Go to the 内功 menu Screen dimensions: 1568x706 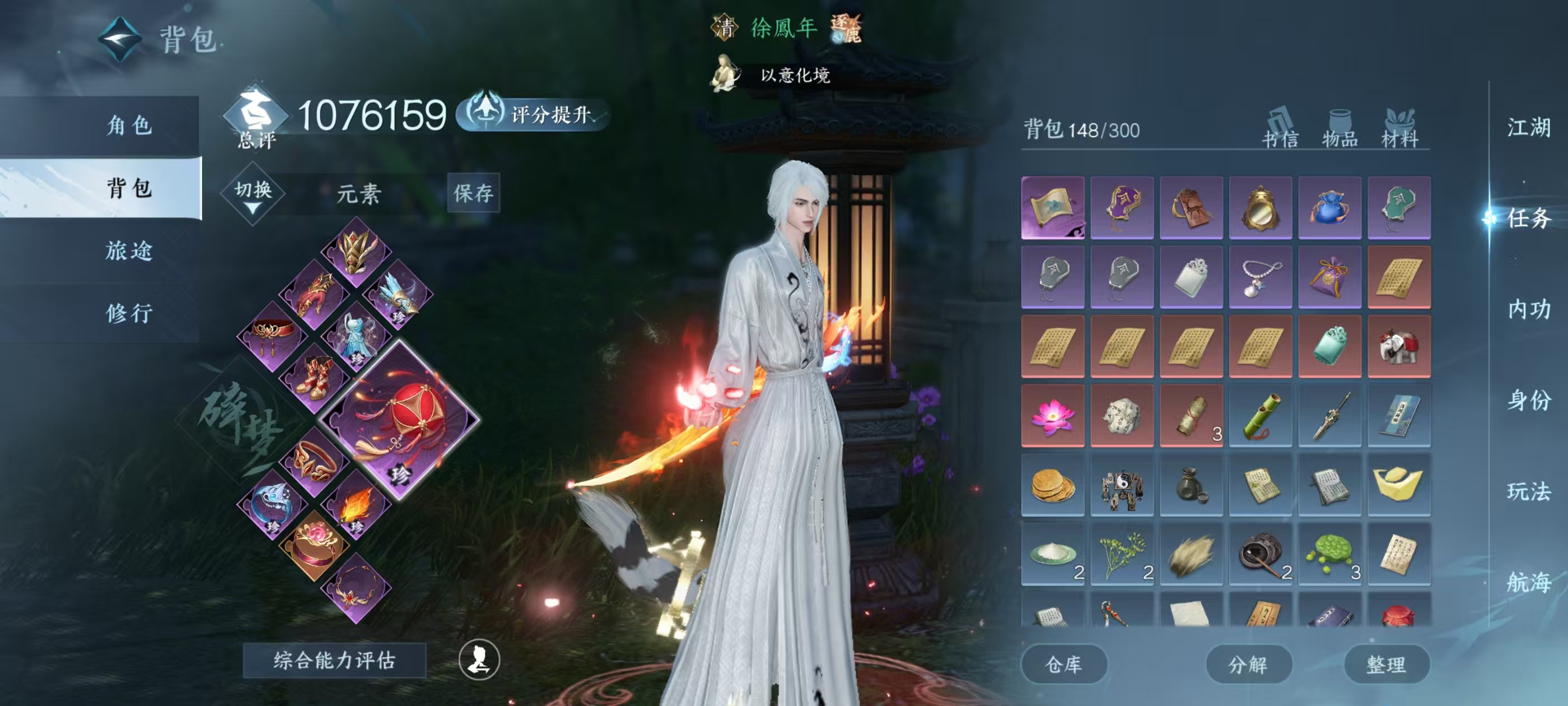coord(1528,309)
